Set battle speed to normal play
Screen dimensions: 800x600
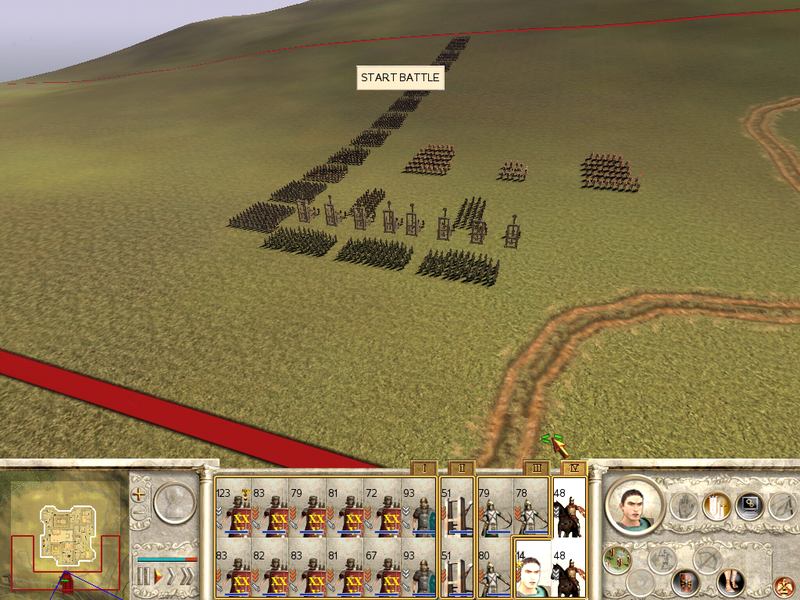pyautogui.click(x=156, y=577)
